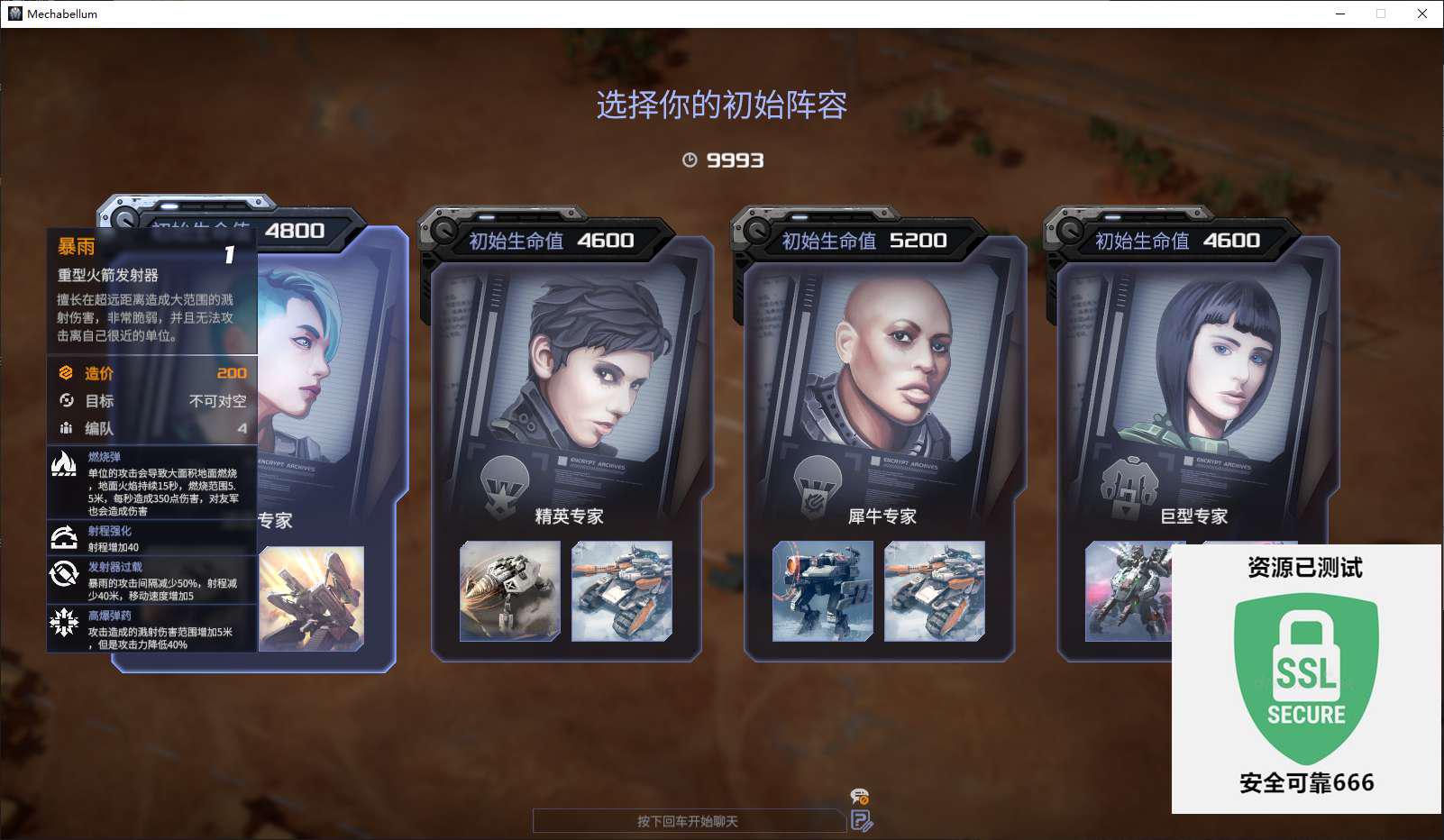Open the chat settings bubble icon
Screen dimensions: 1444x840
[860, 797]
